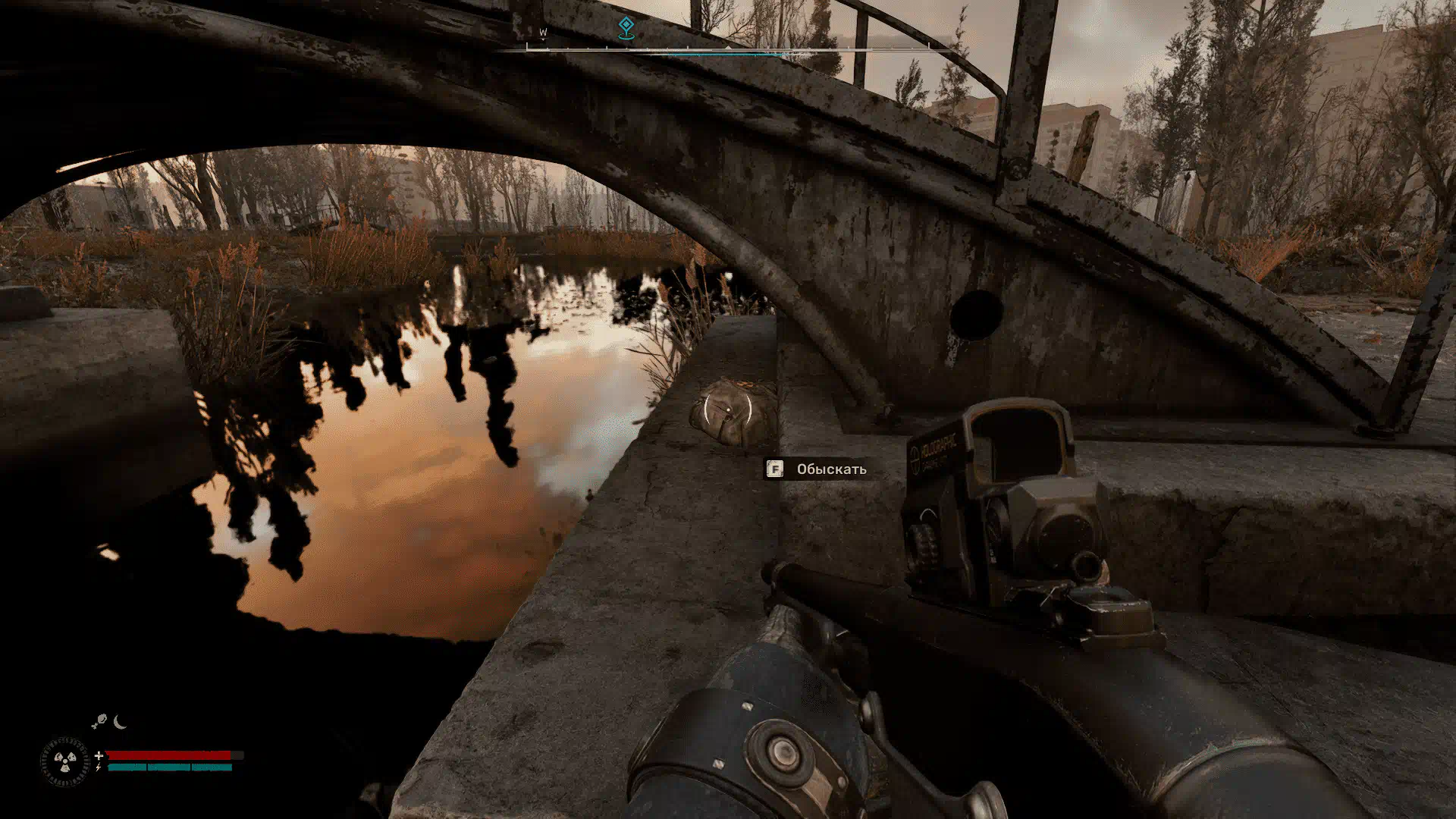Viewport: 1456px width, 819px height.
Task: Click the hunger drumstick status icon
Action: 99,723
